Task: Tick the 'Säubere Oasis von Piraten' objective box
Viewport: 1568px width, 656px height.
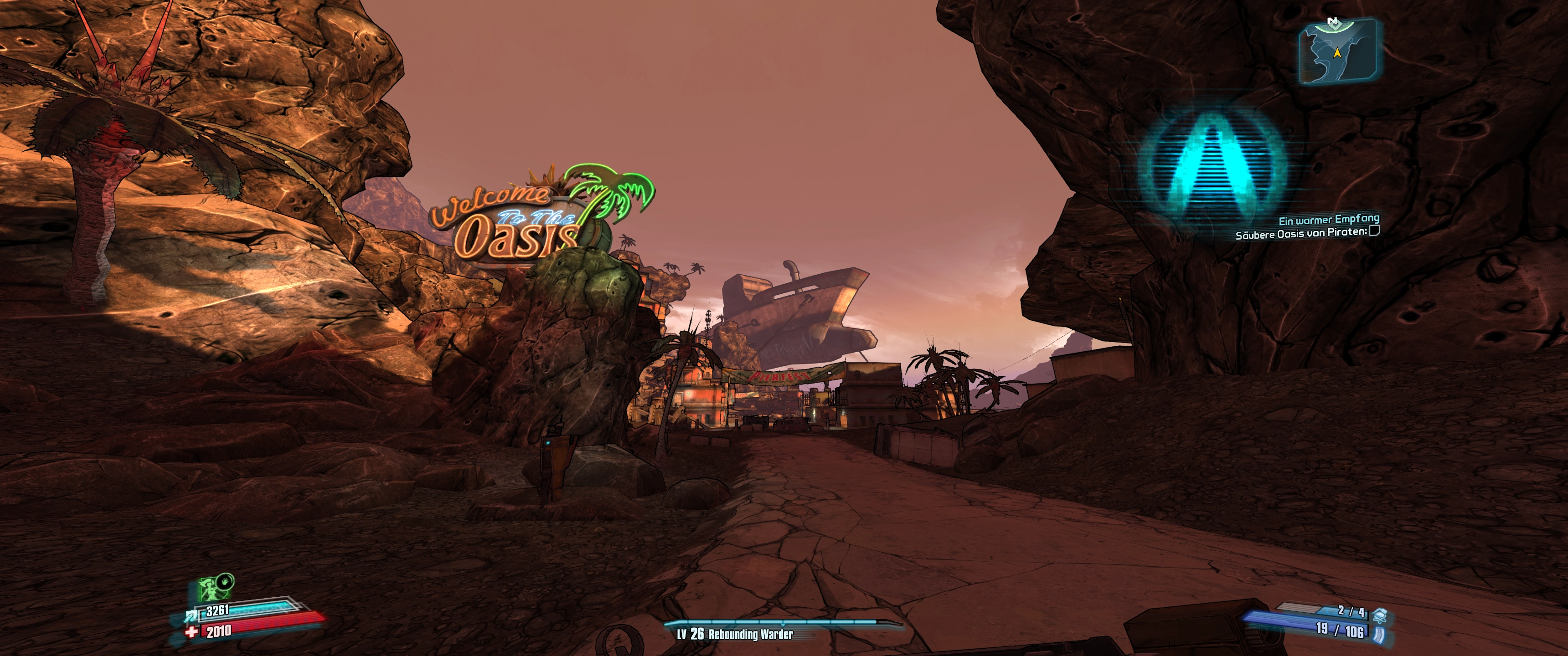Action: [x=1374, y=231]
